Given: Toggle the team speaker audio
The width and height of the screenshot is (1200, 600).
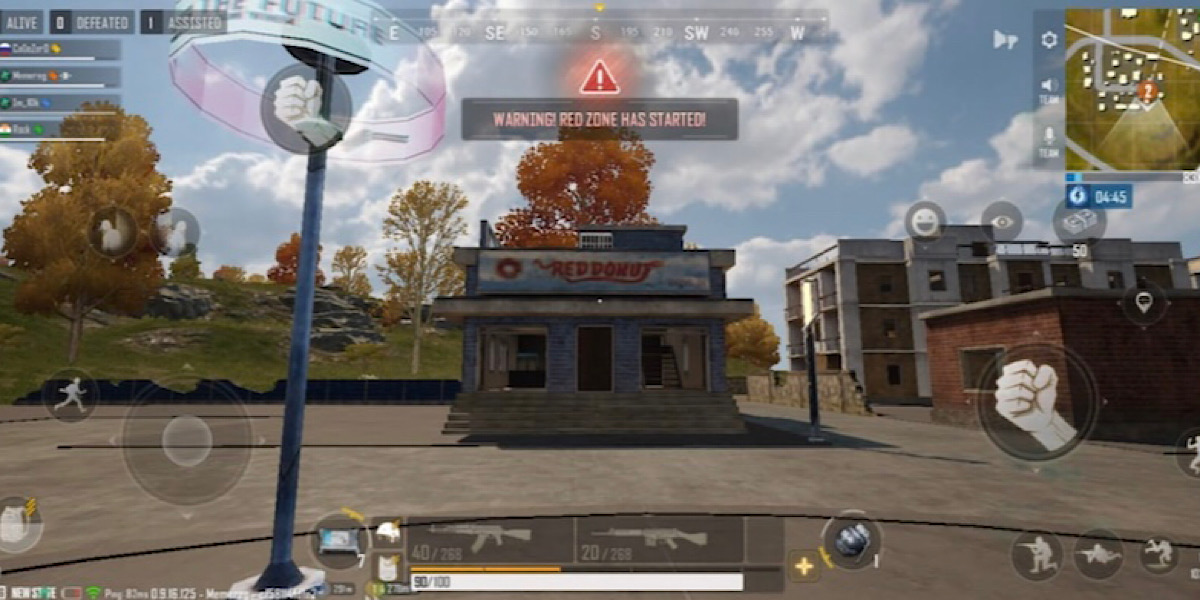Looking at the screenshot, I should (x=1049, y=90).
